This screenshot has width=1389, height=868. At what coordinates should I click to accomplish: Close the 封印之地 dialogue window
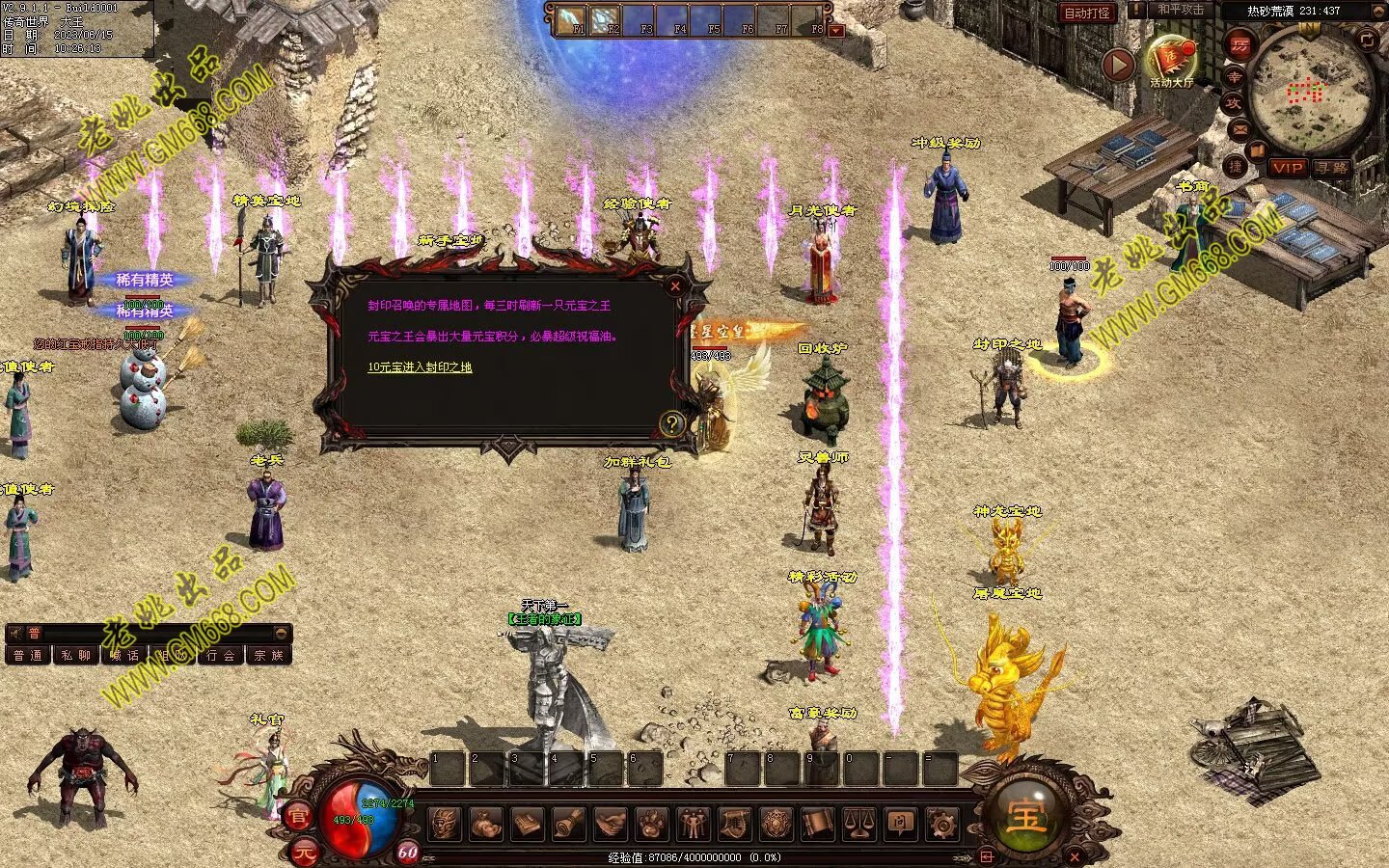(675, 285)
